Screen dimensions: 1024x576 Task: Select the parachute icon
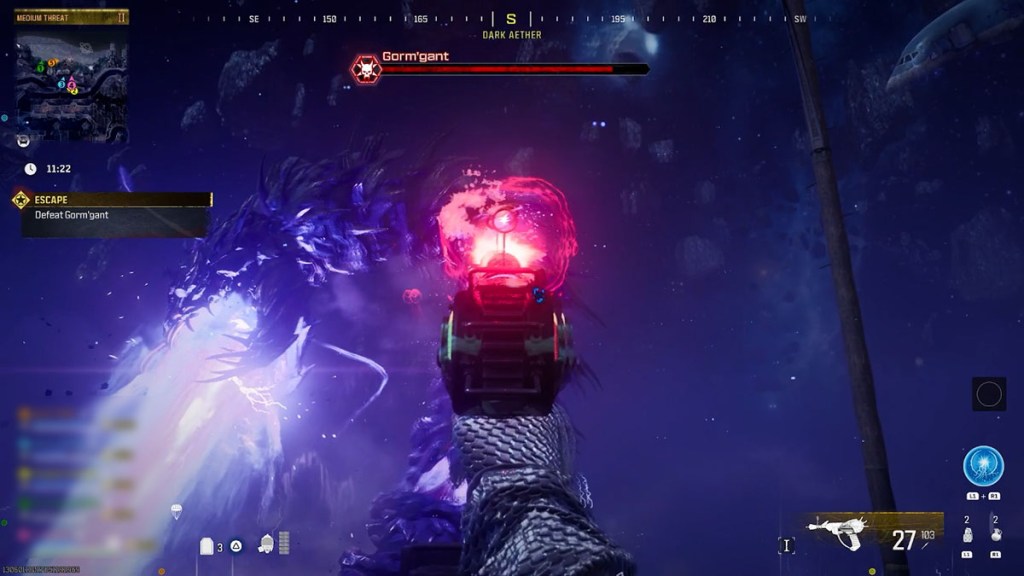pyautogui.click(x=177, y=512)
